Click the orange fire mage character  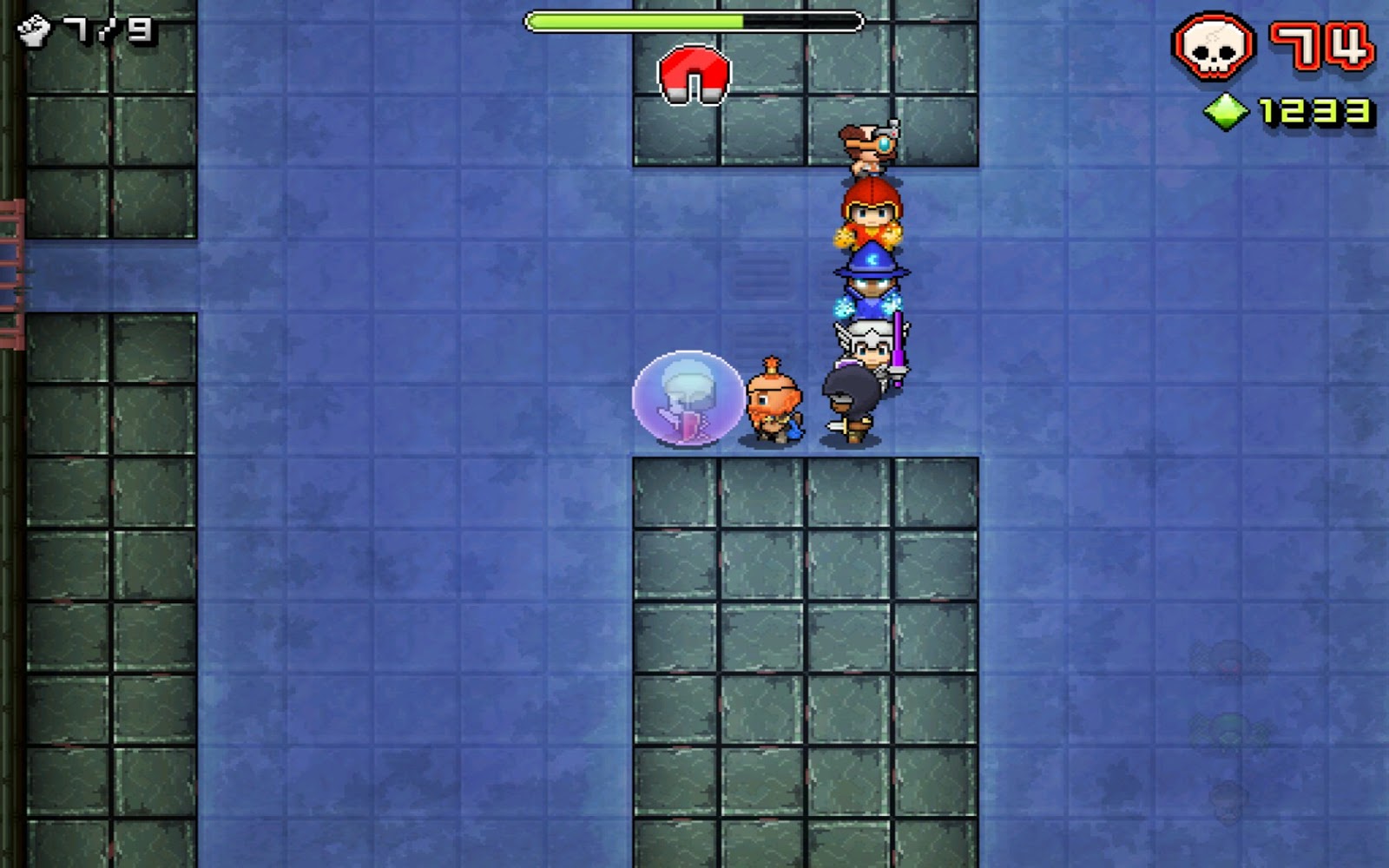(871, 215)
